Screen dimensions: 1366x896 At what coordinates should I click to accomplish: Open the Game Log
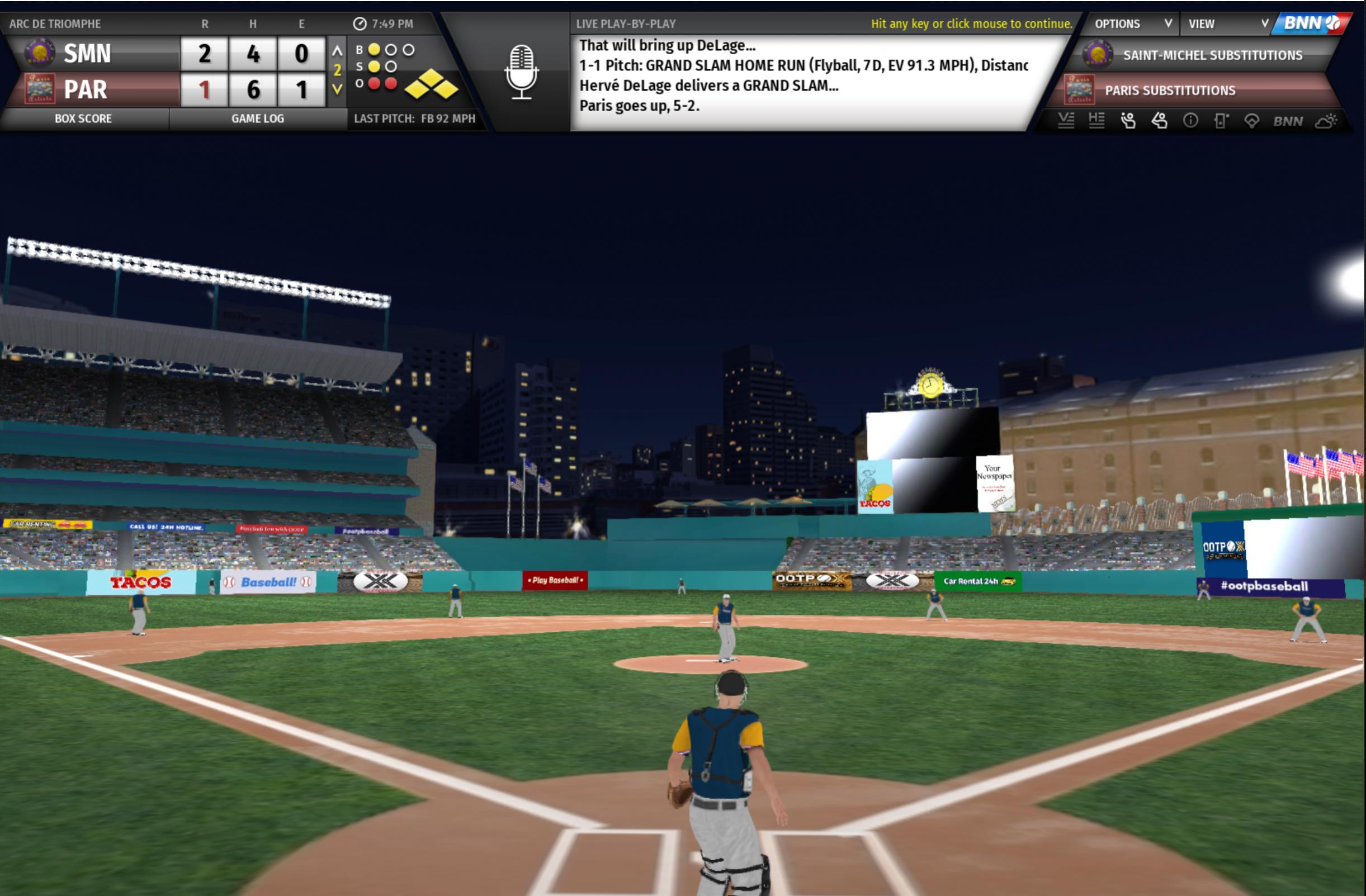click(258, 118)
